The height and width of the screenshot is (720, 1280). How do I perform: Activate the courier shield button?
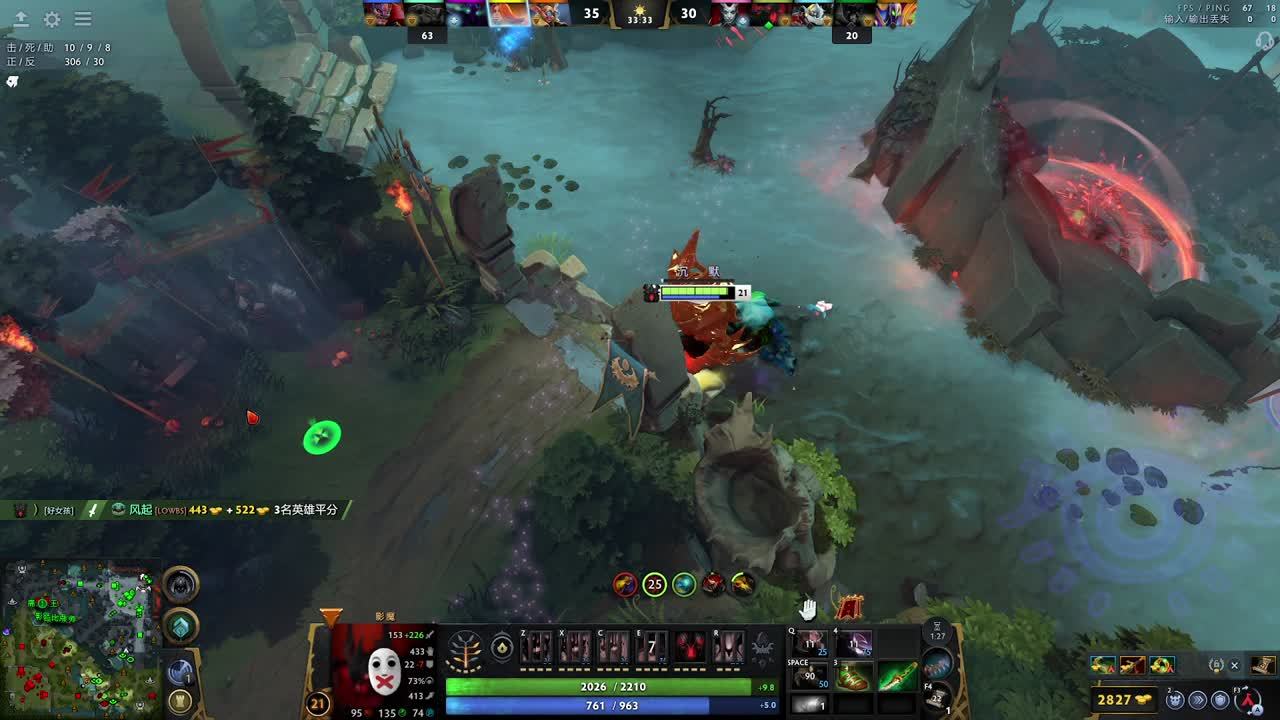click(1220, 700)
